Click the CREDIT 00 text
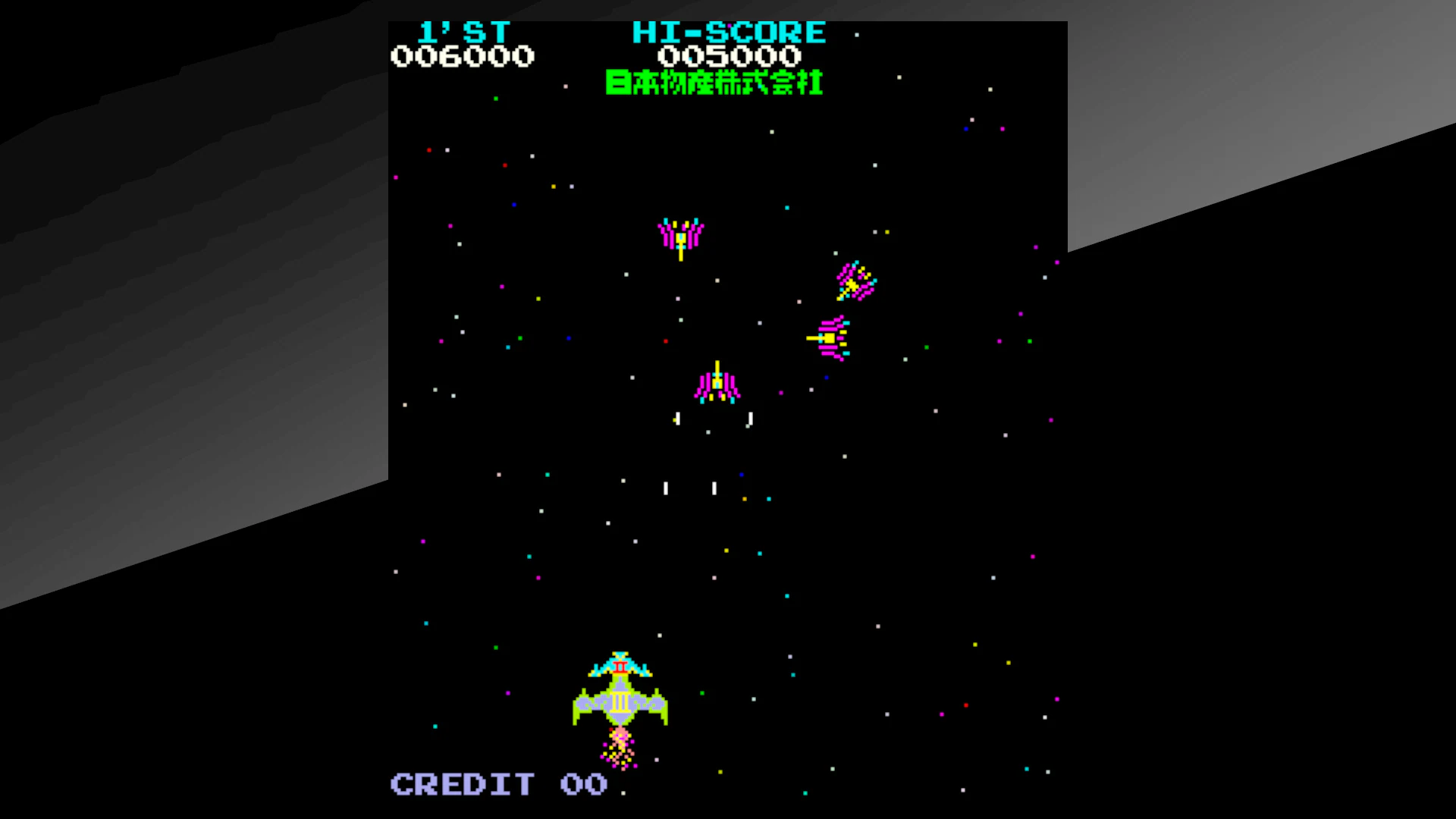The image size is (1456, 819). point(497,785)
